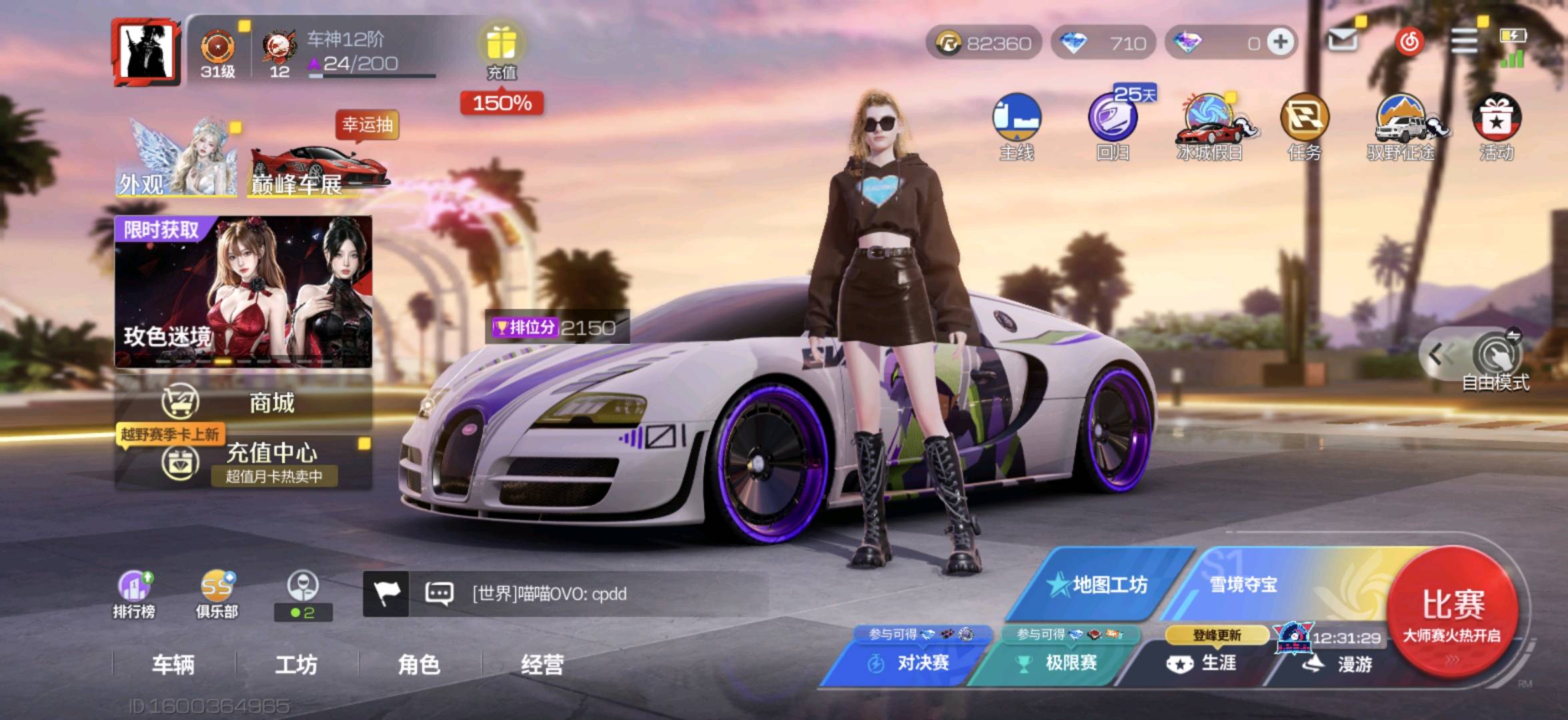Viewport: 1568px width, 720px height.
Task: Enter the 地图工坊 map workshop
Action: click(1100, 585)
